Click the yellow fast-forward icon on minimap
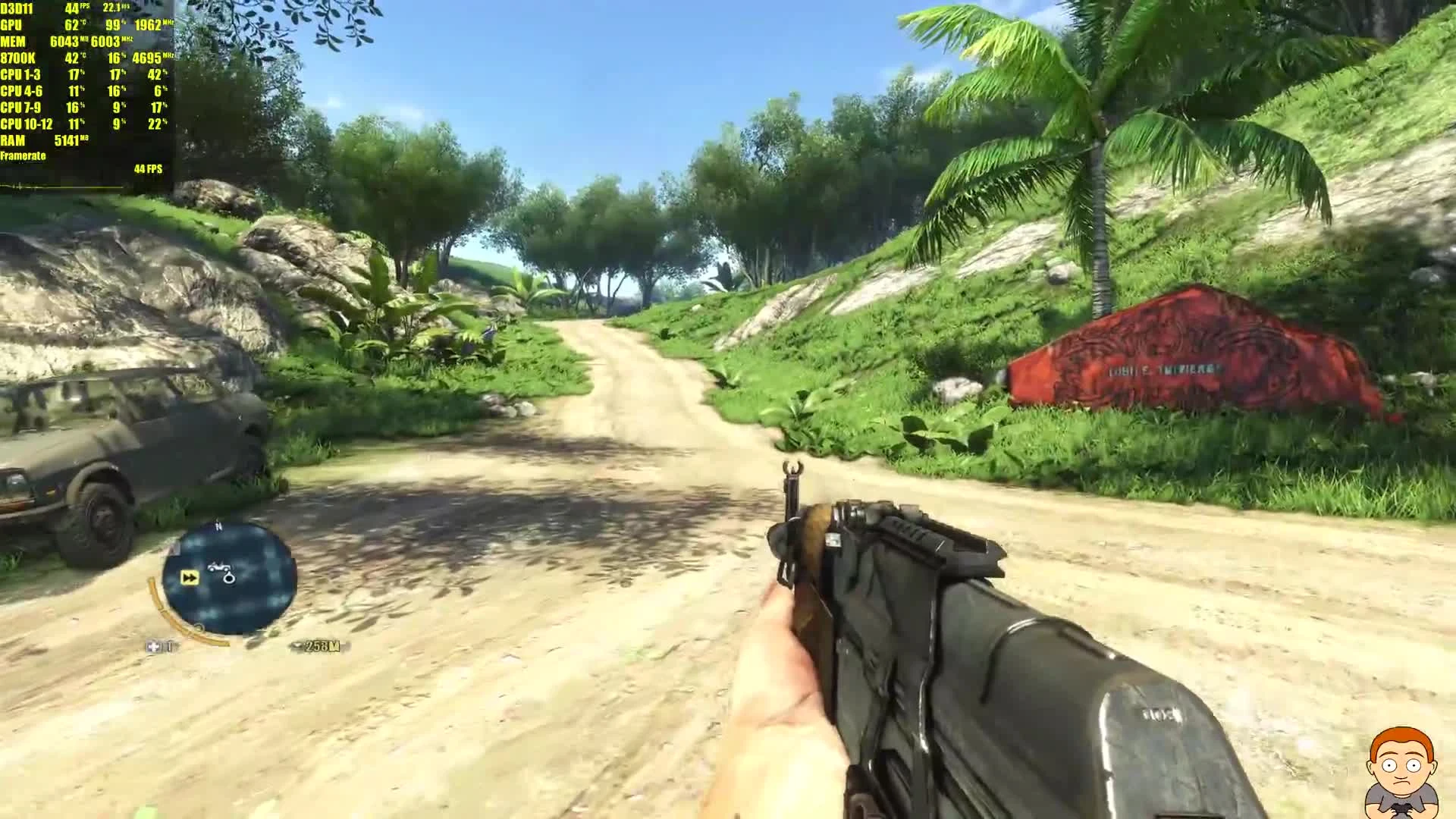Screen dimensions: 1456x819 [x=190, y=577]
